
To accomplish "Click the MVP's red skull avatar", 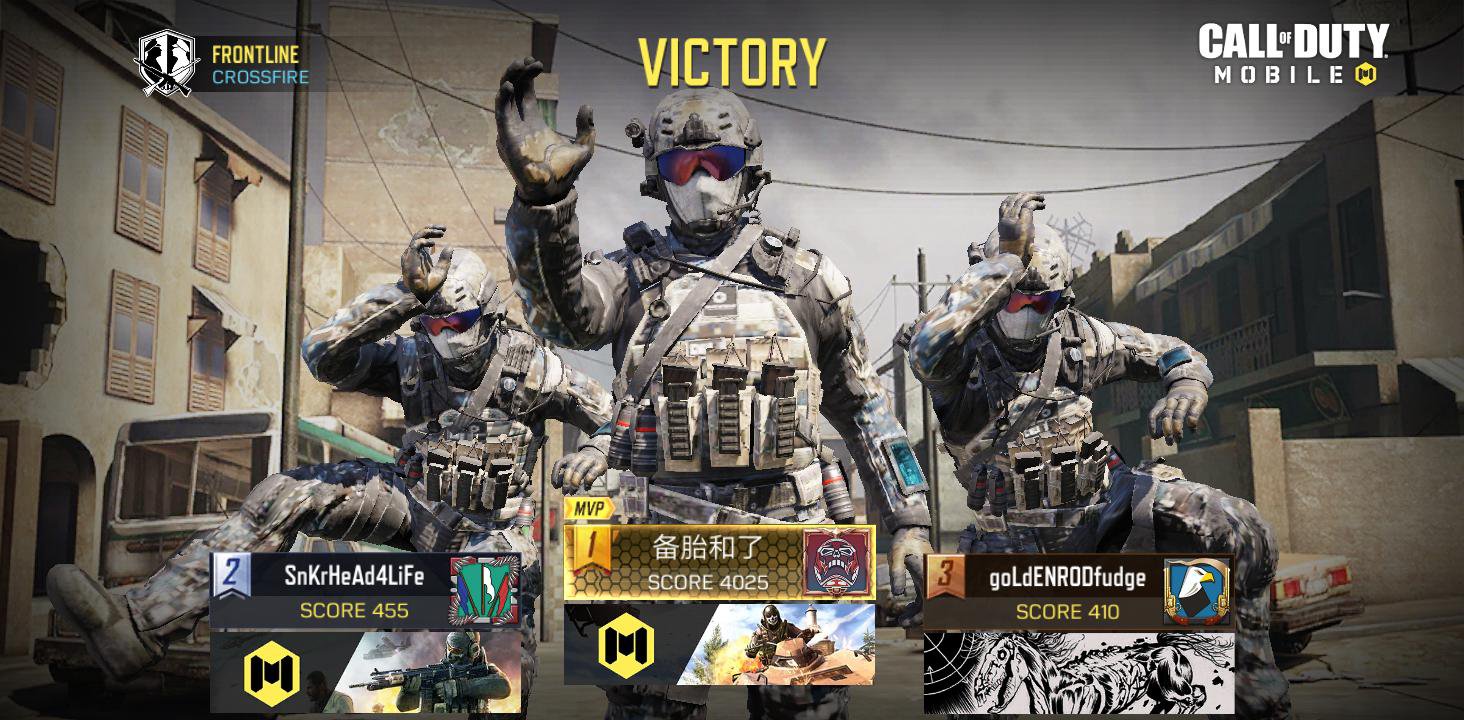I will pyautogui.click(x=838, y=562).
